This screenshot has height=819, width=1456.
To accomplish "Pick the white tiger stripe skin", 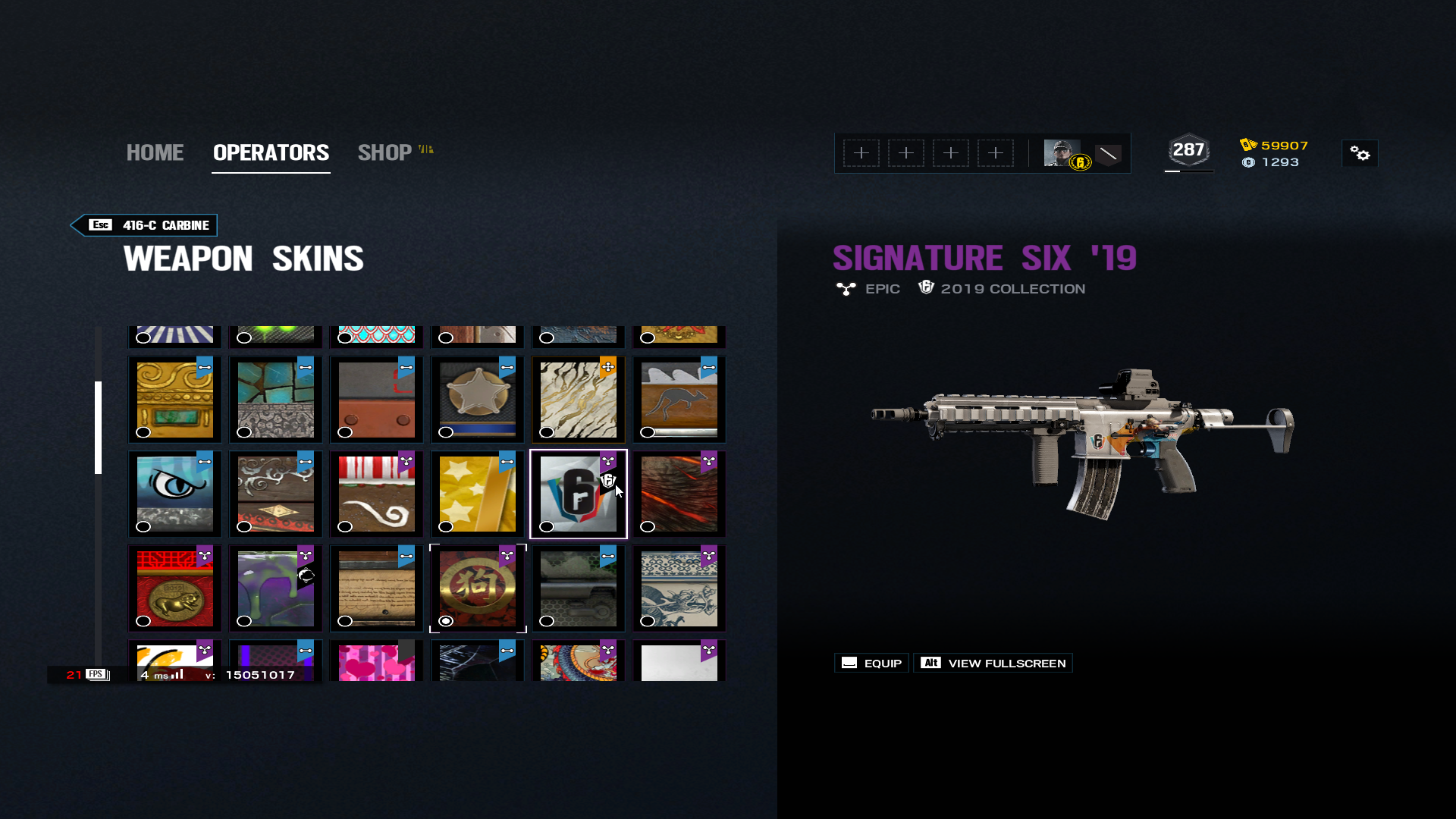I will tap(578, 400).
